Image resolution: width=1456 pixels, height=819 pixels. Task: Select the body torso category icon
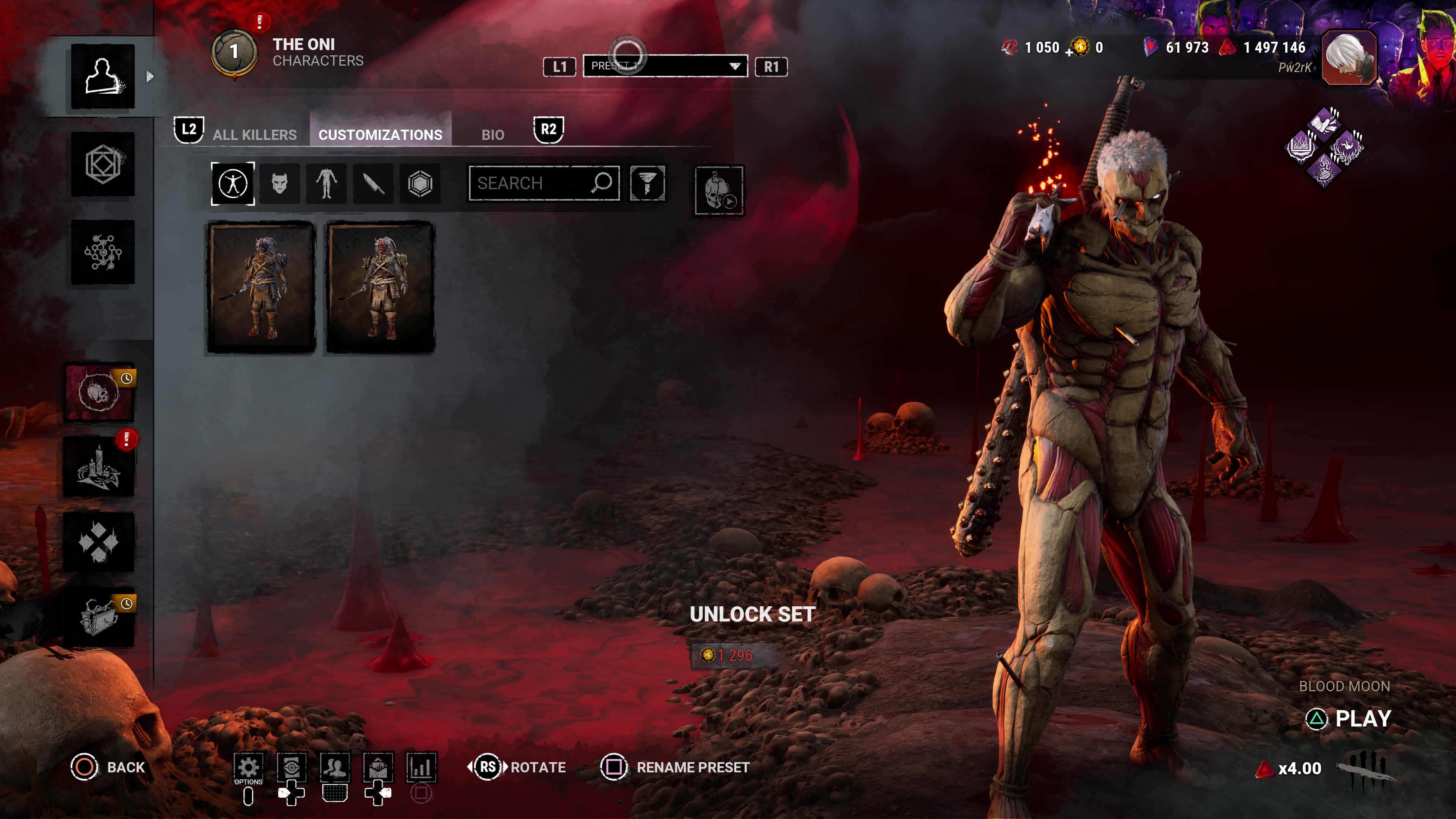(326, 183)
